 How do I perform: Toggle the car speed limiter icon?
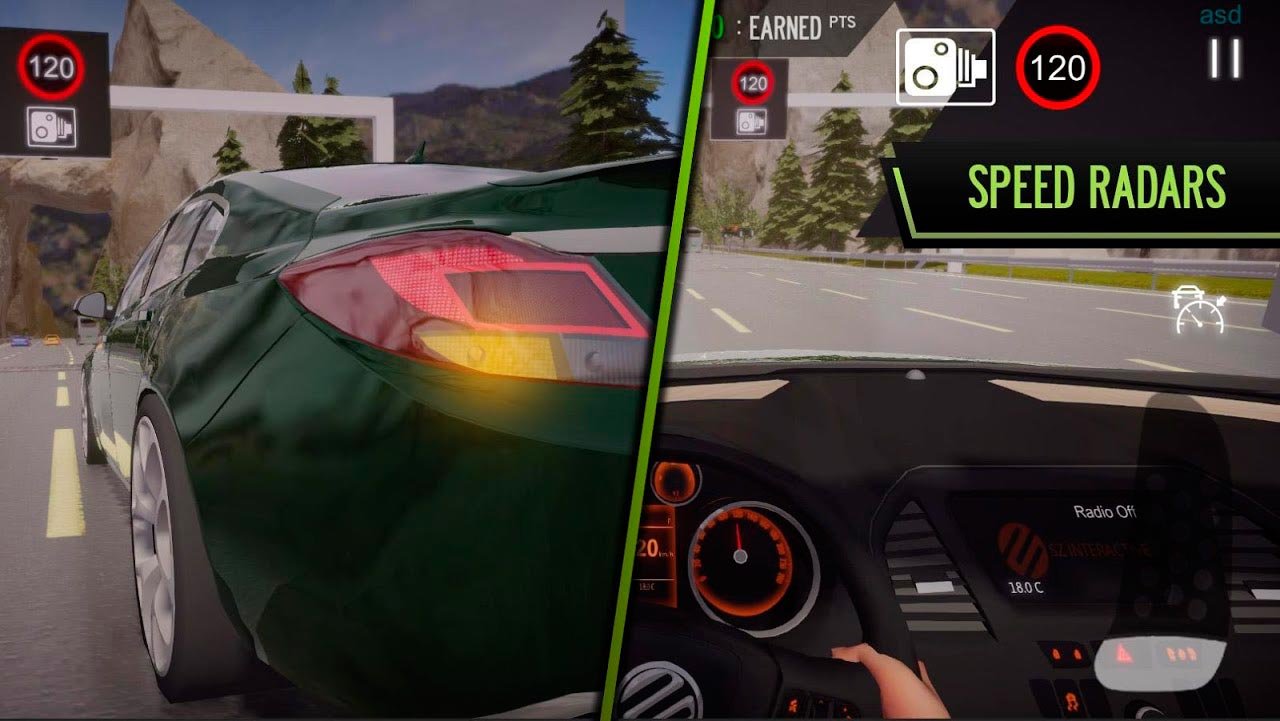tap(1201, 311)
